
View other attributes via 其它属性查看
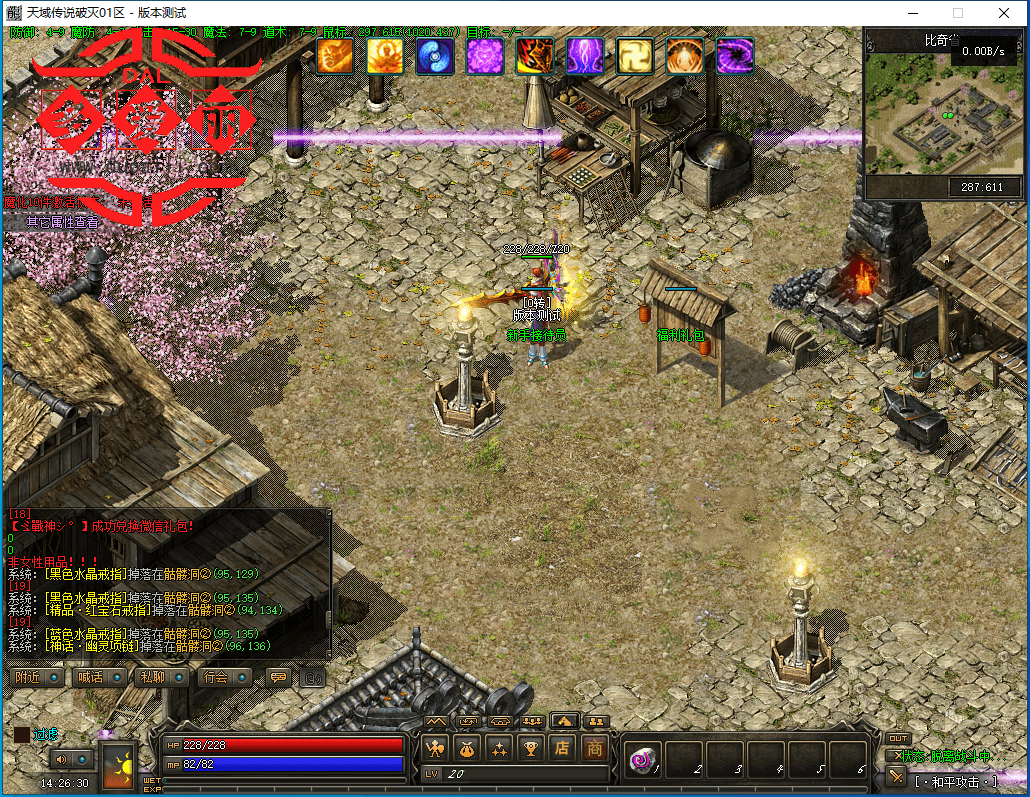(62, 222)
